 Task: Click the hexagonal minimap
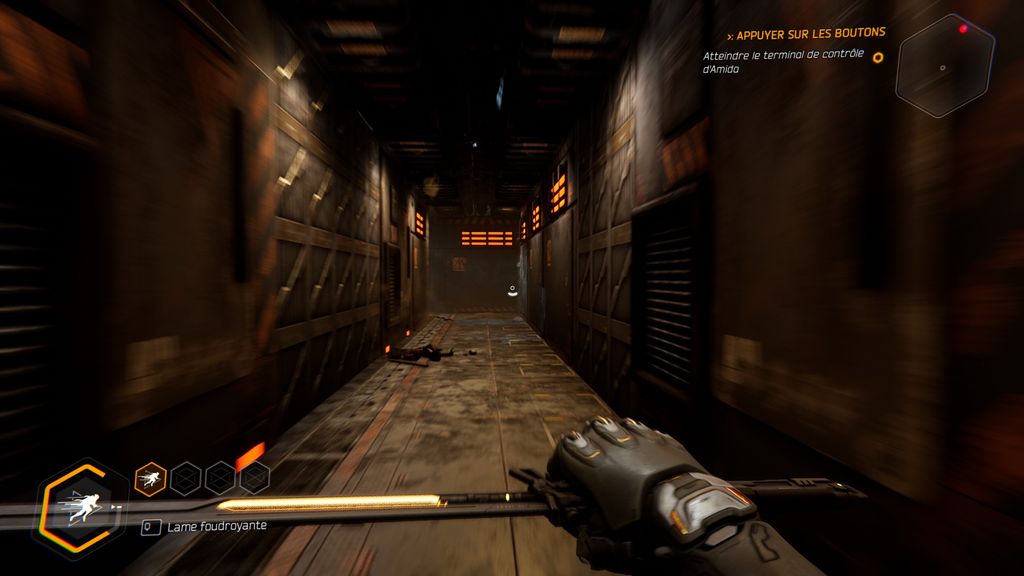[944, 66]
